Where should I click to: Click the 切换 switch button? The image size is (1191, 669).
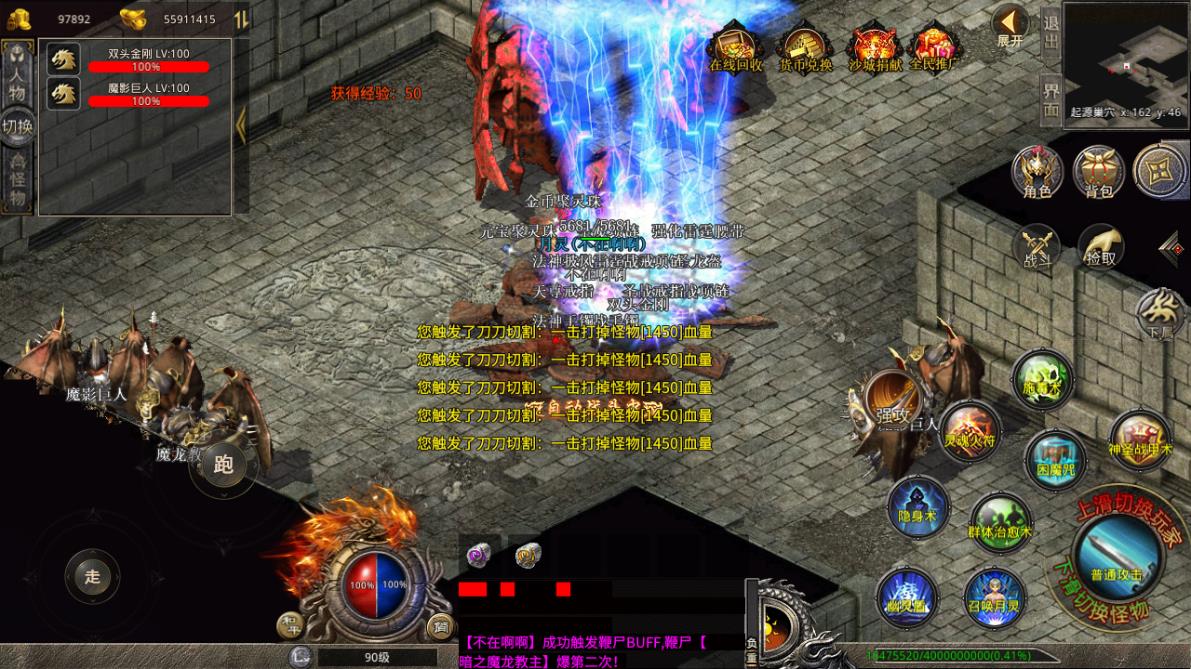coord(17,127)
